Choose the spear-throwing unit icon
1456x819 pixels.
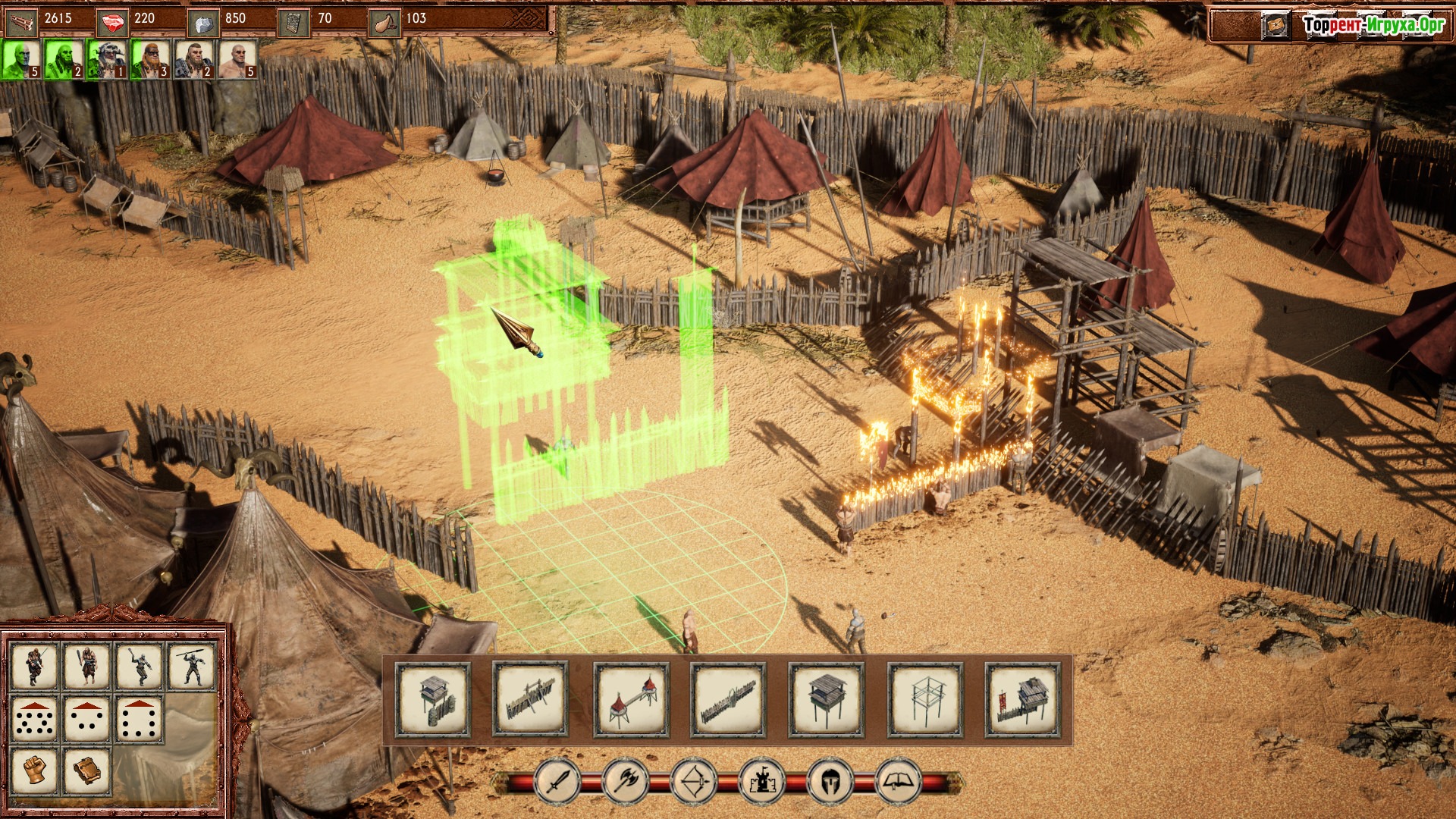[191, 666]
